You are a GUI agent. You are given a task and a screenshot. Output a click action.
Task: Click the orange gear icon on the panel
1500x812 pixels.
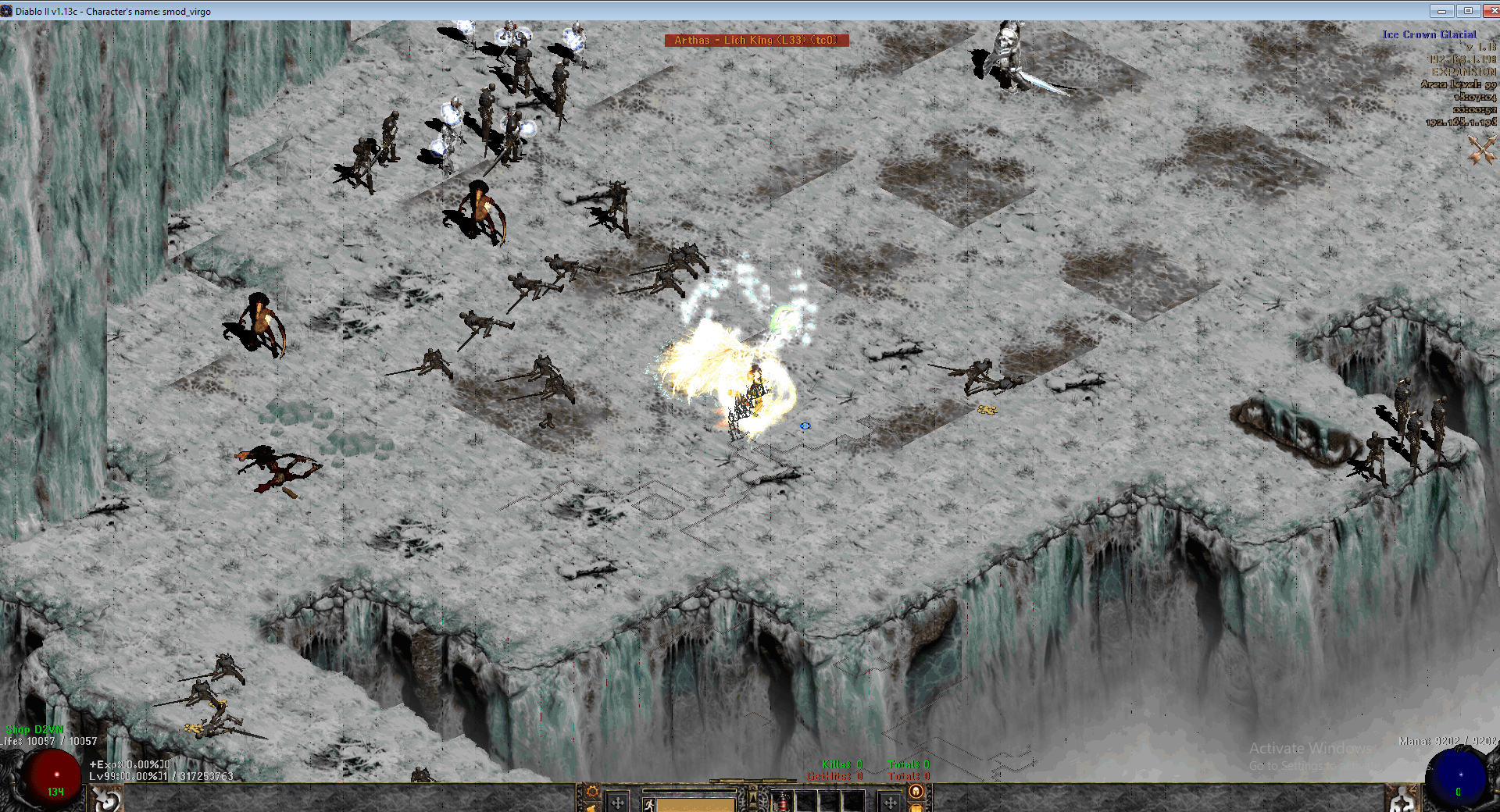(x=592, y=792)
